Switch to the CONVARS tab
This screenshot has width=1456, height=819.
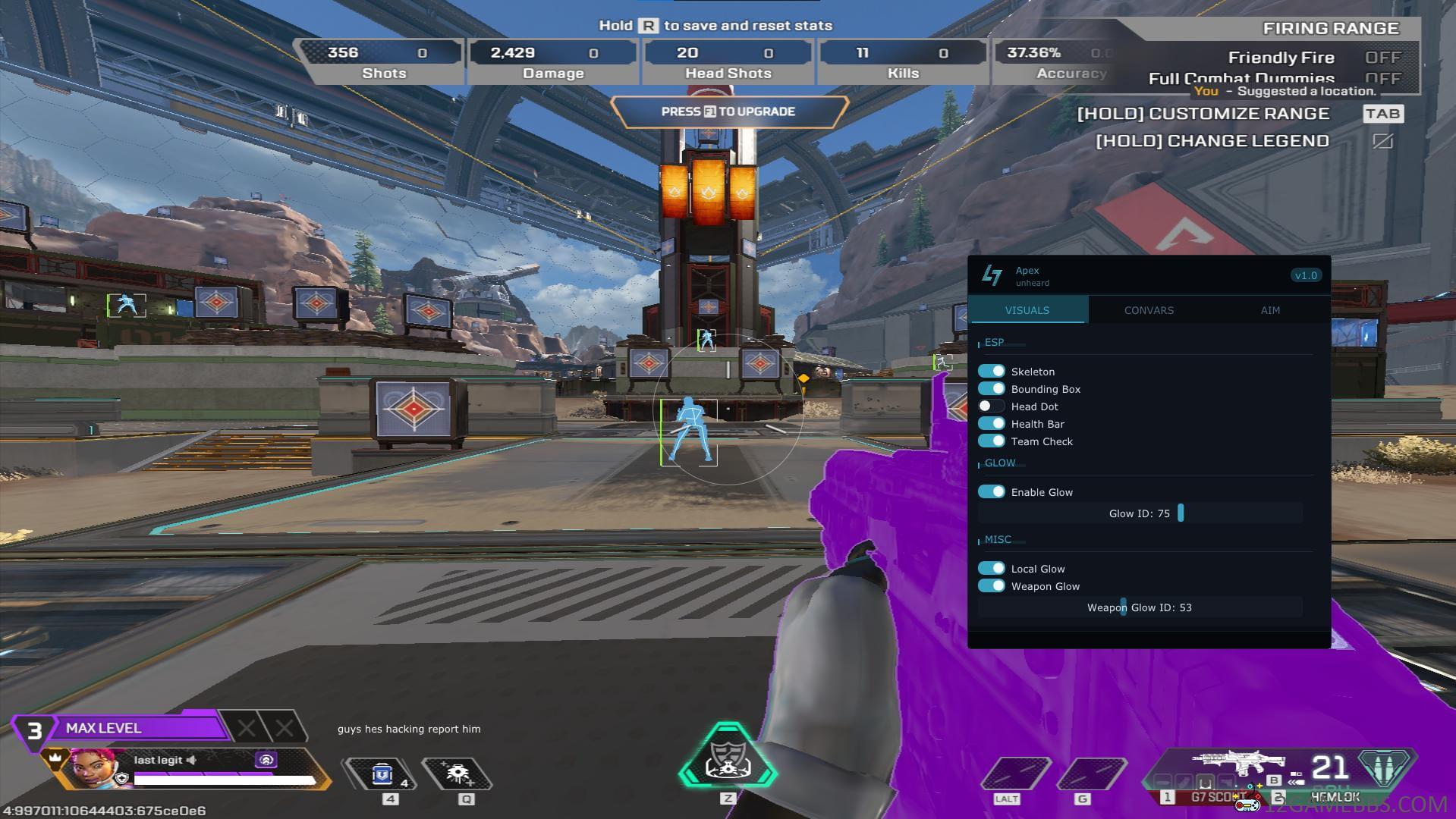[1149, 310]
